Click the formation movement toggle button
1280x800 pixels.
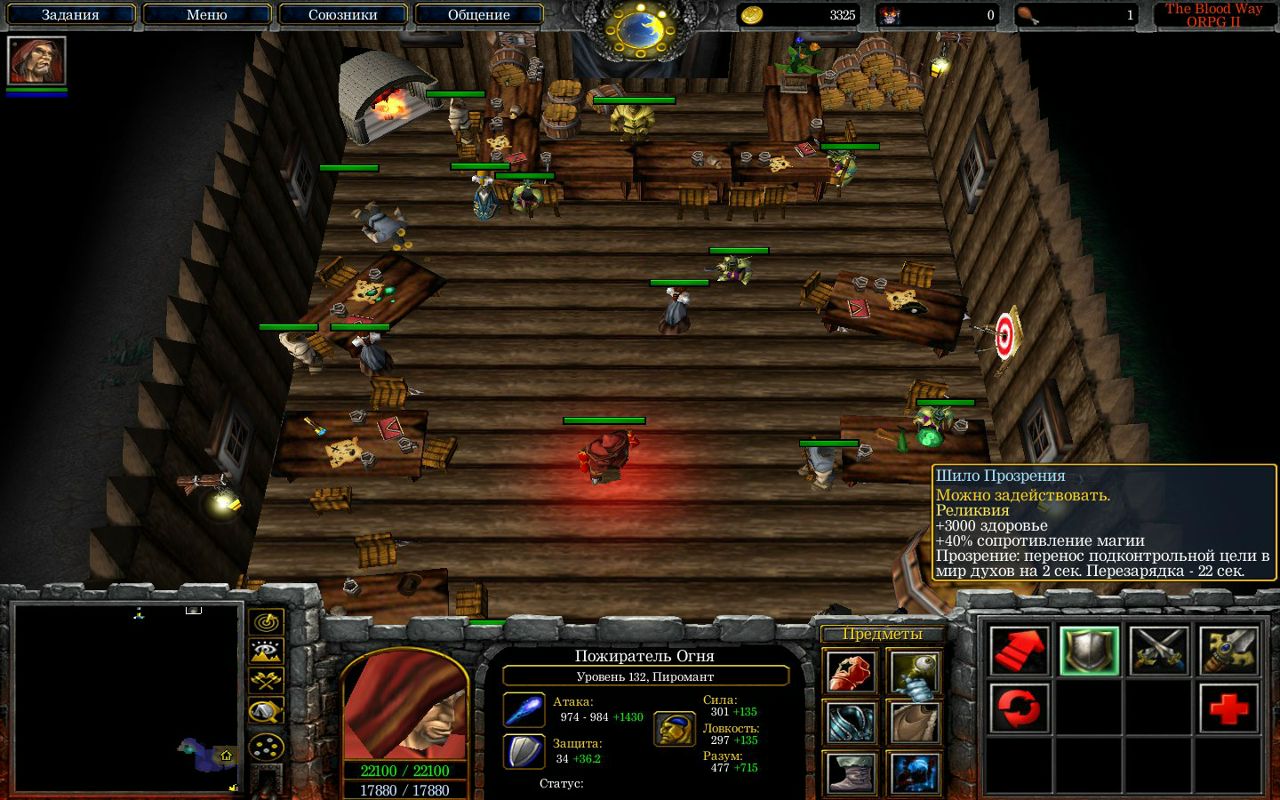(x=266, y=747)
